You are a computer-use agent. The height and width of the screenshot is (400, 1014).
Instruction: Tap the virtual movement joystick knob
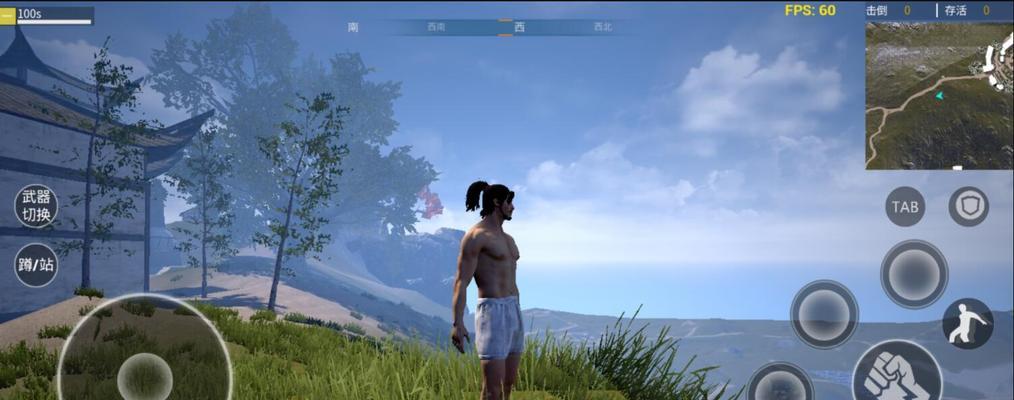(x=145, y=377)
